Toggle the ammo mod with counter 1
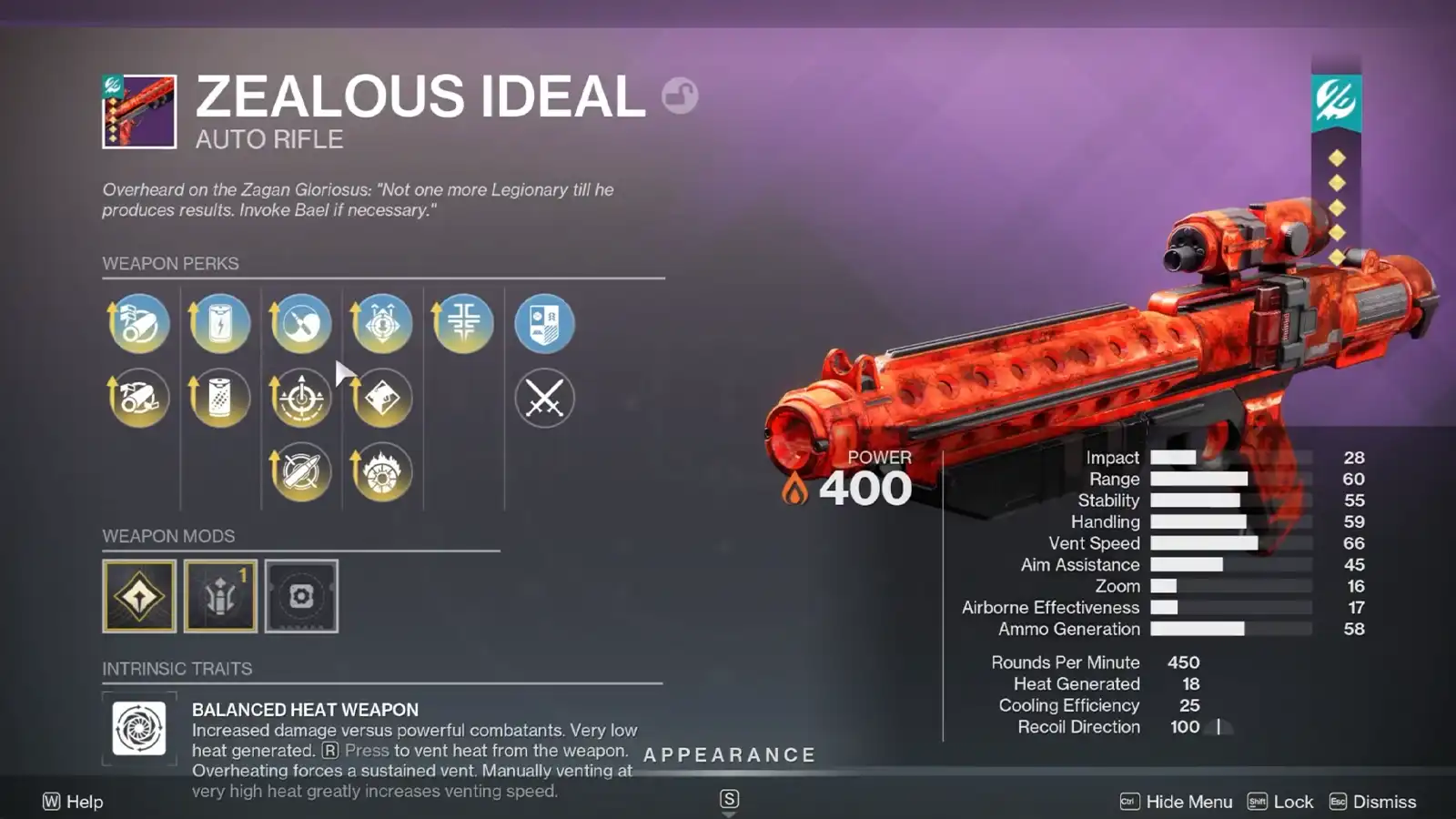Image resolution: width=1456 pixels, height=819 pixels. click(219, 596)
